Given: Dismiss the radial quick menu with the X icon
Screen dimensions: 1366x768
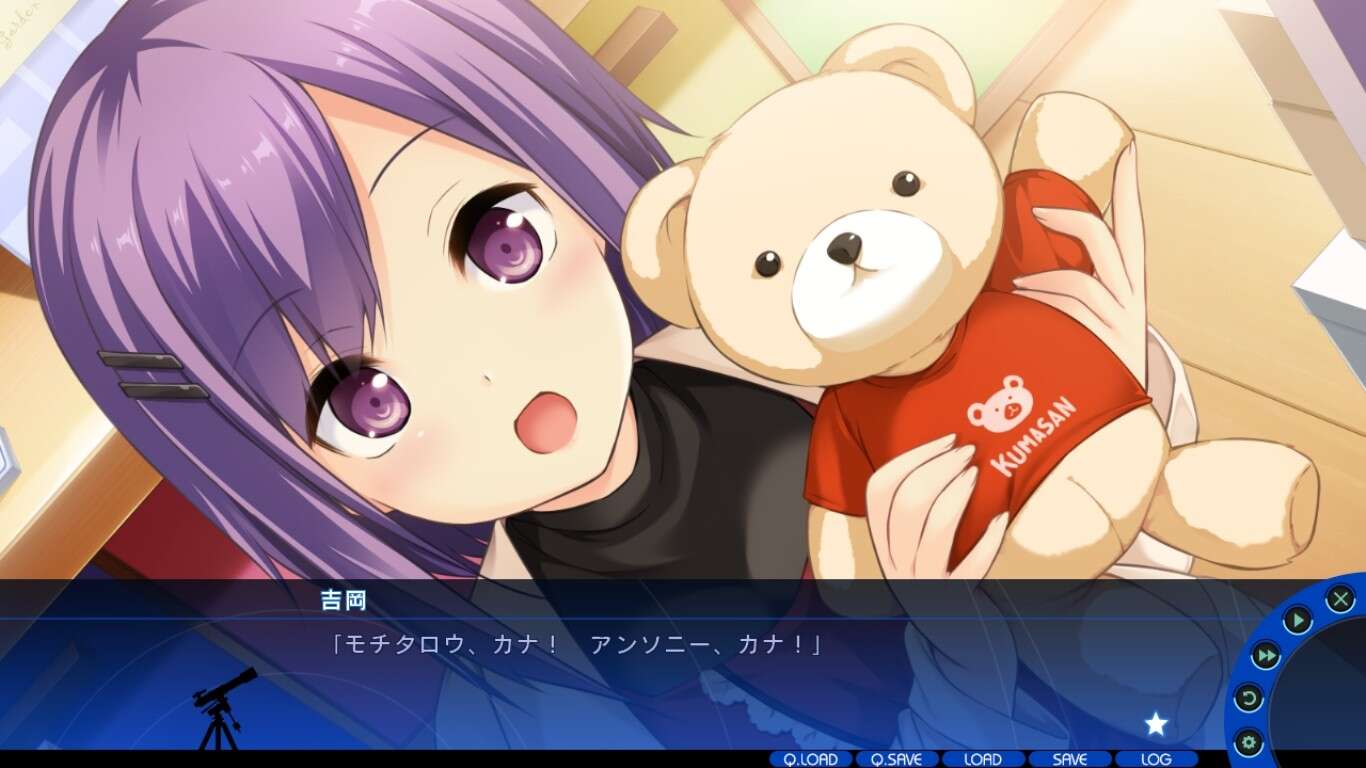Looking at the screenshot, I should [1341, 598].
